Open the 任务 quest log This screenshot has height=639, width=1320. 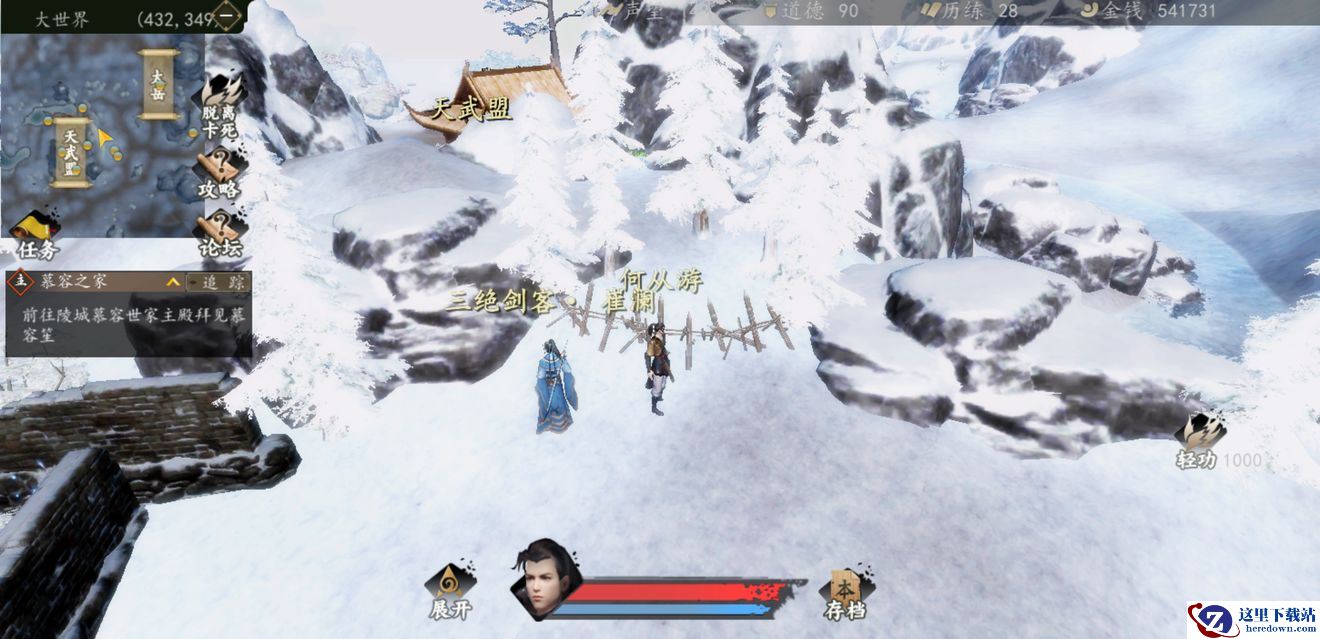[x=38, y=236]
